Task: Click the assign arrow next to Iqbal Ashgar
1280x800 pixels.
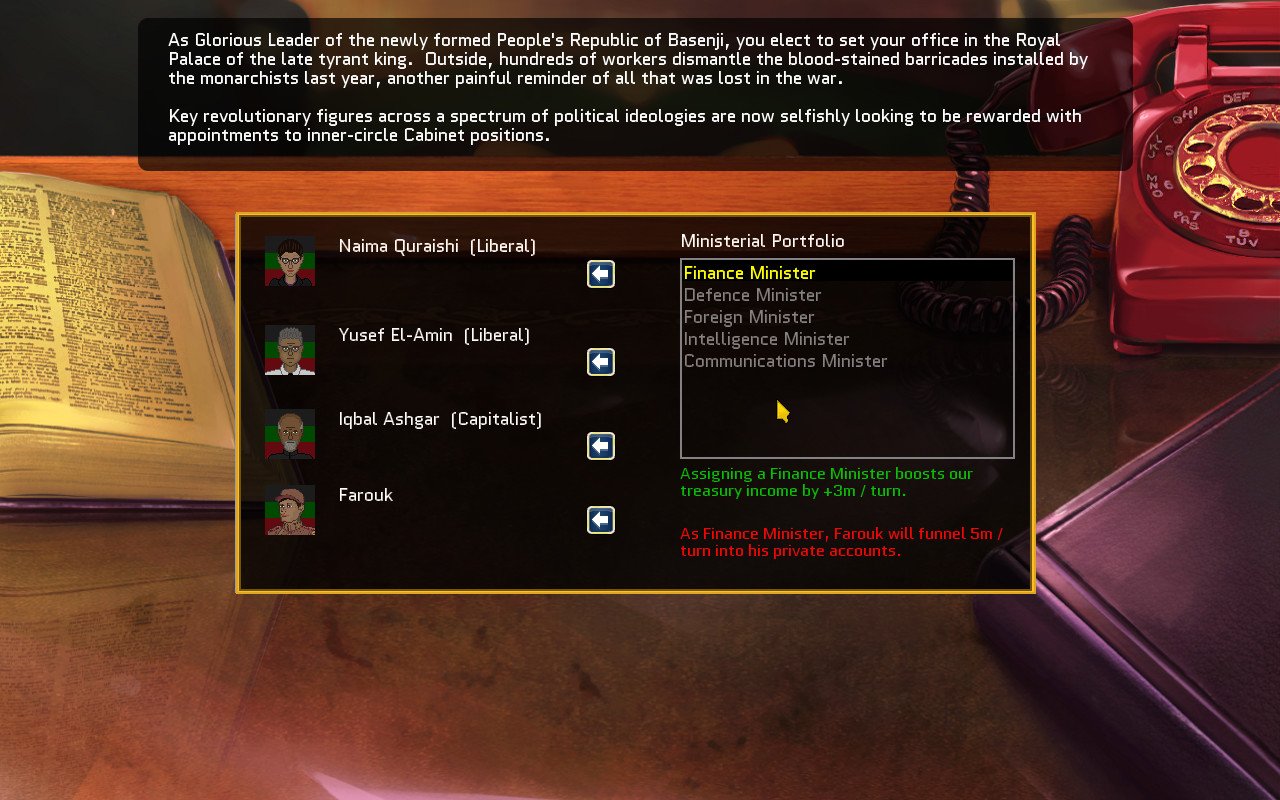Action: click(600, 446)
